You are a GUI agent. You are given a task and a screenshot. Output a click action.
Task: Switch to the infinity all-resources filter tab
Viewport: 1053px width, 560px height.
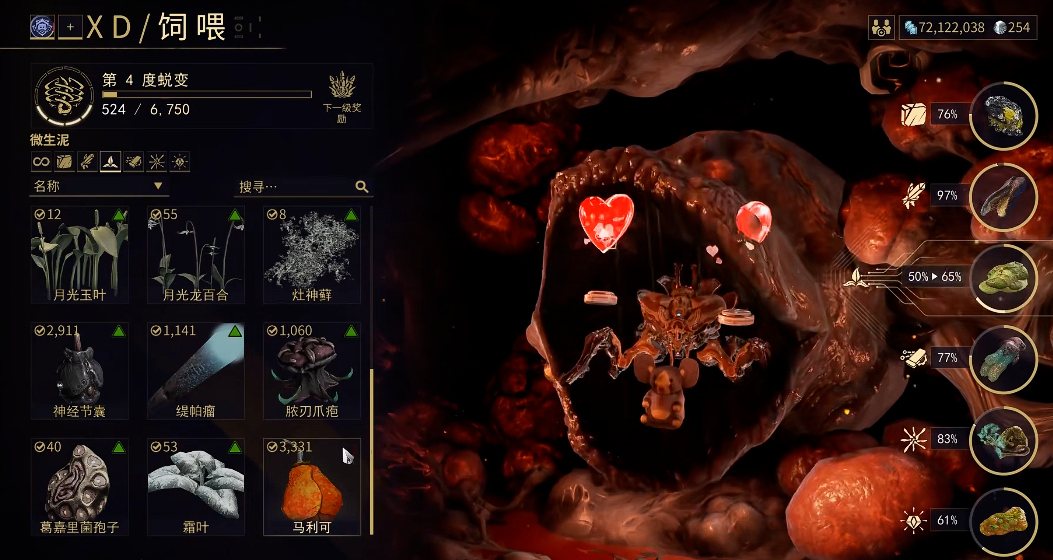tap(41, 161)
